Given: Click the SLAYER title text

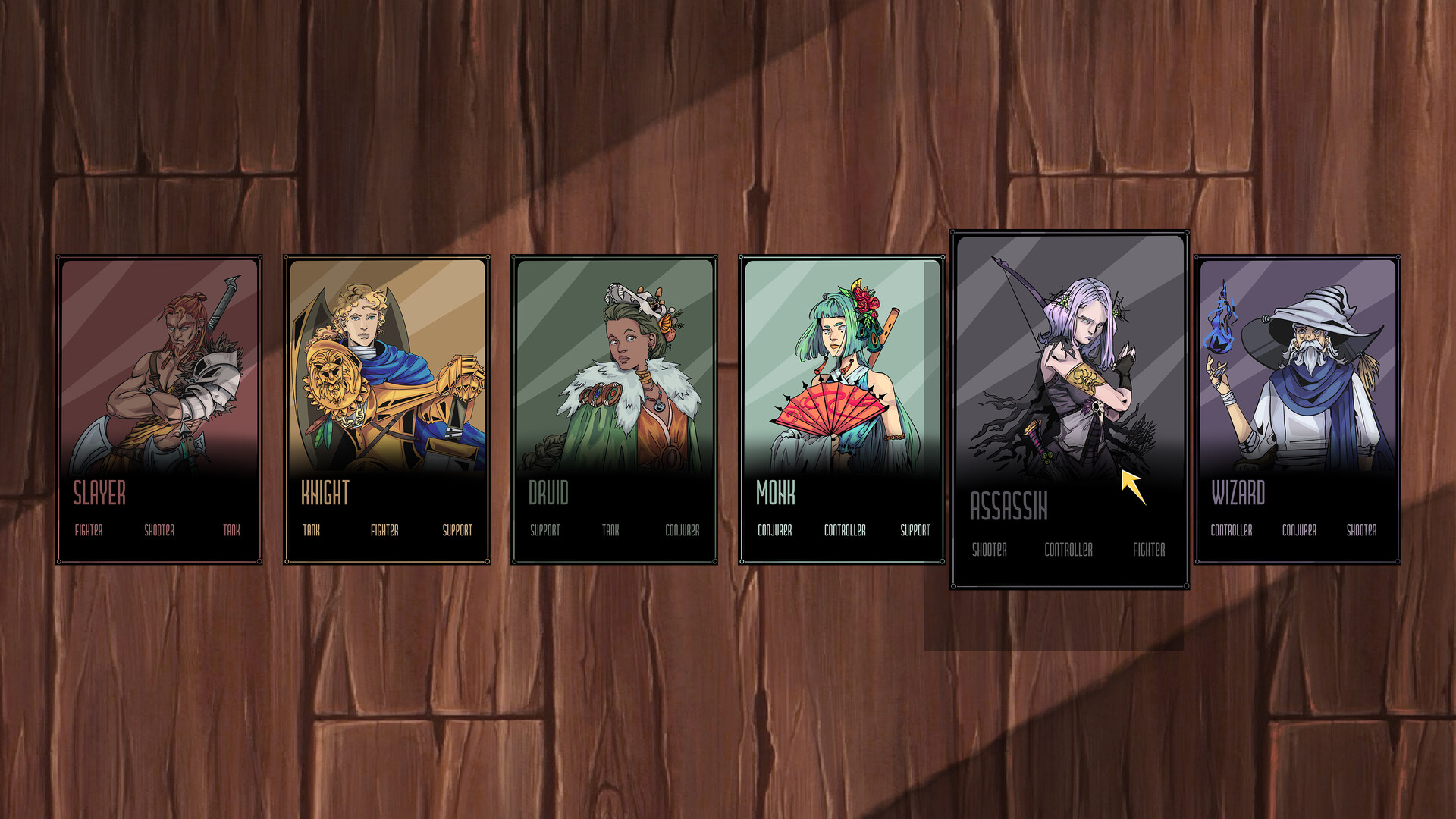Looking at the screenshot, I should click(99, 494).
